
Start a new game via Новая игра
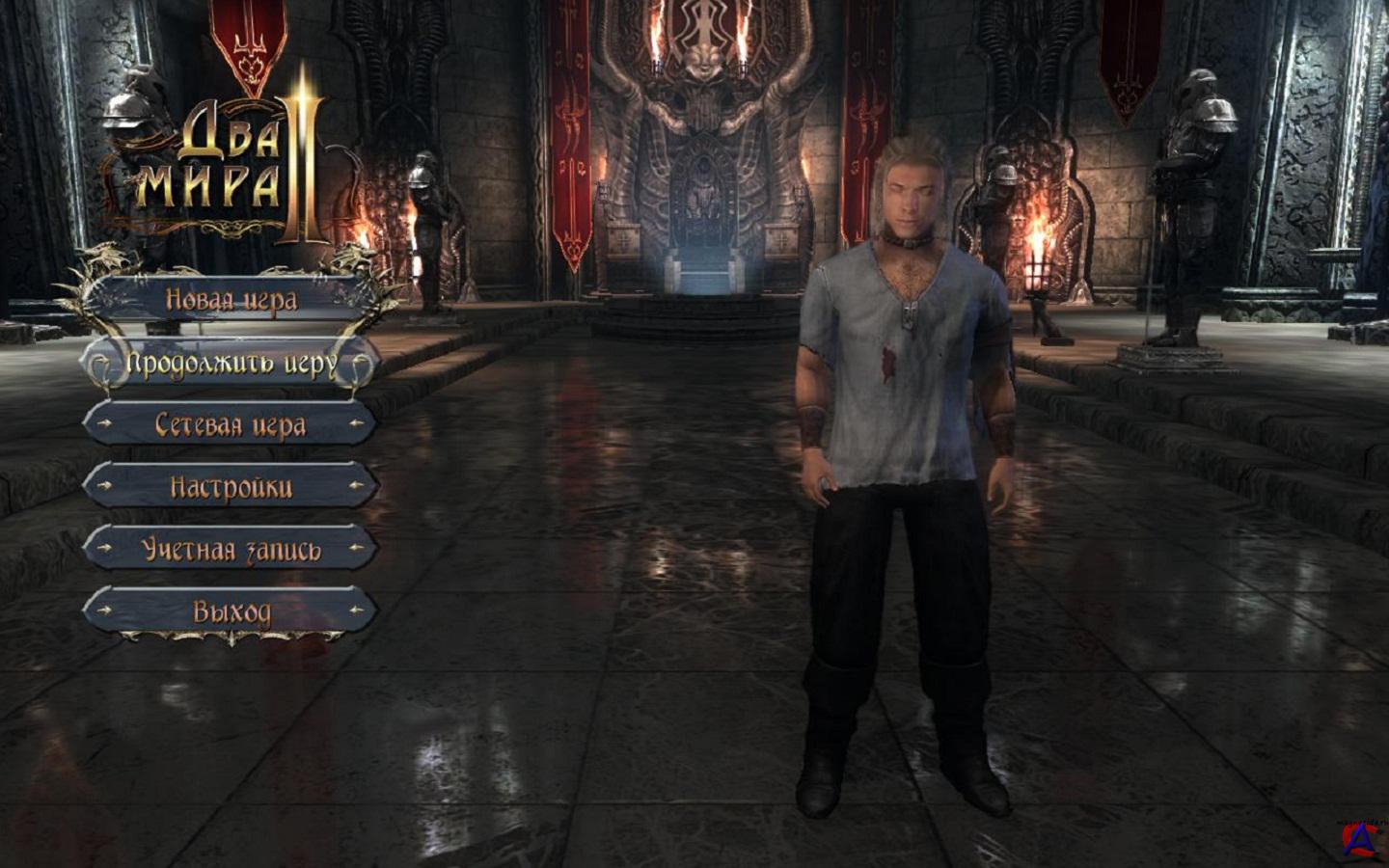230,300
